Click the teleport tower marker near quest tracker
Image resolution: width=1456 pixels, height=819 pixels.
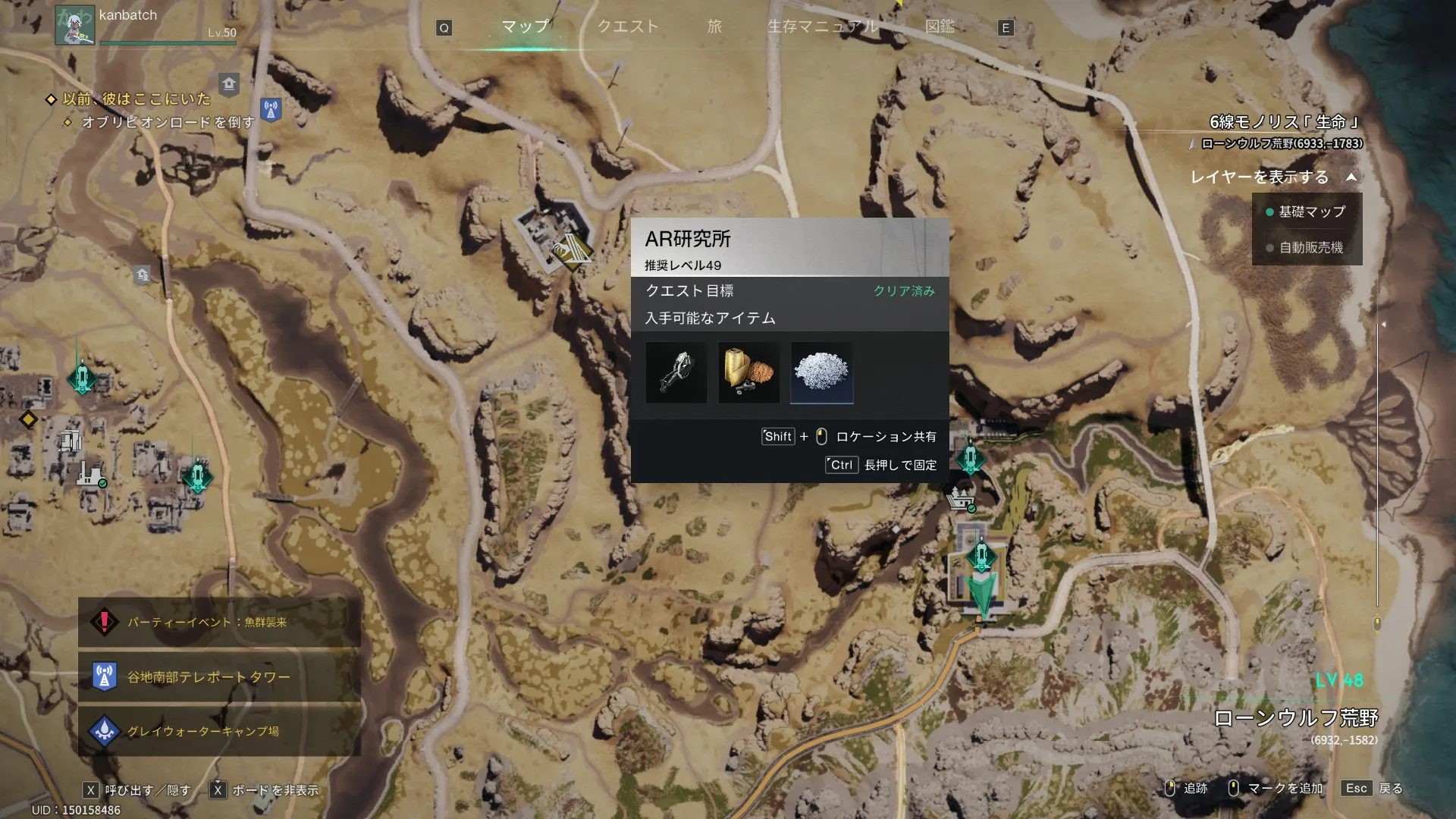point(271,109)
